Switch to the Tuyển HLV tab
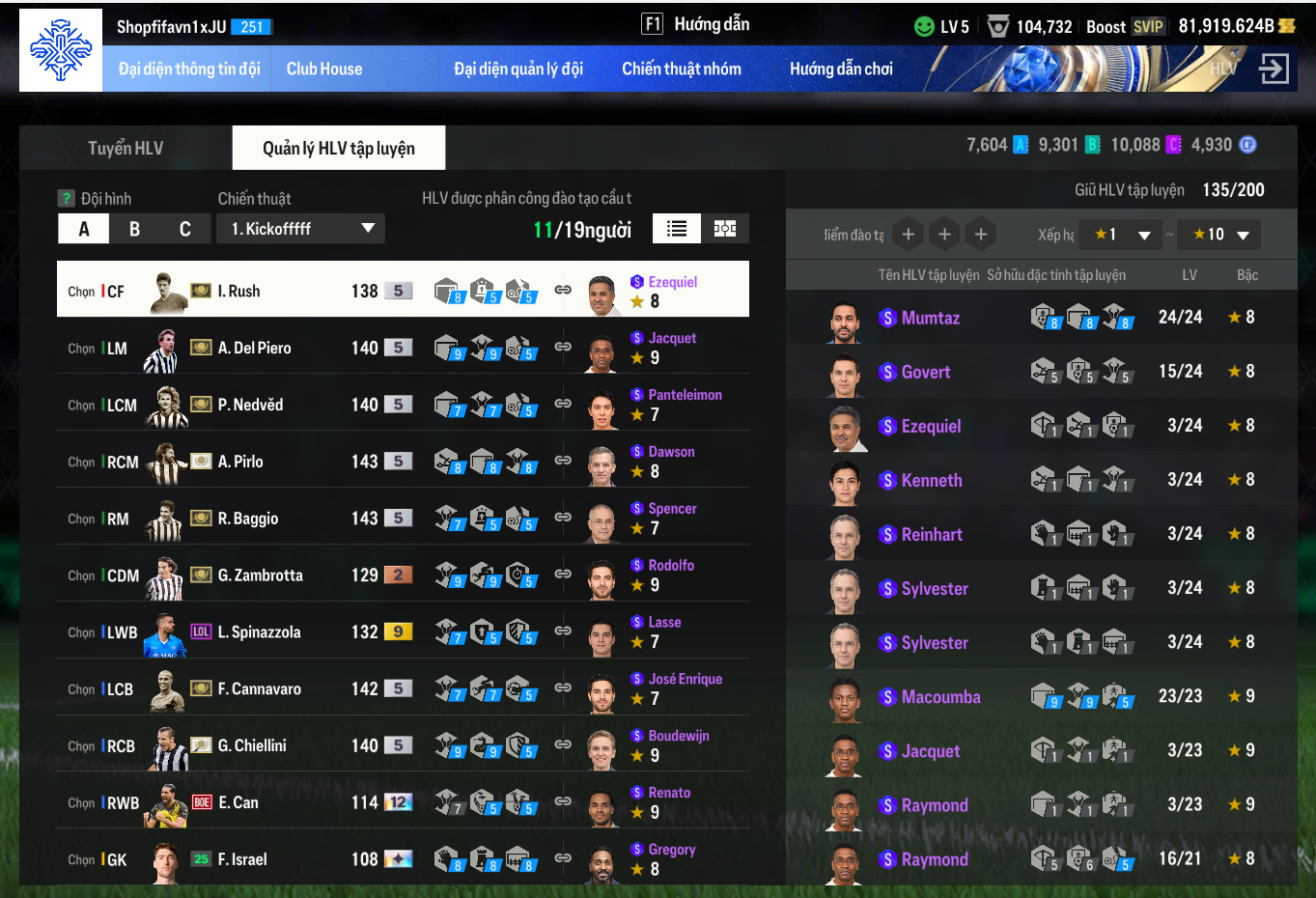This screenshot has height=898, width=1316. (x=126, y=148)
